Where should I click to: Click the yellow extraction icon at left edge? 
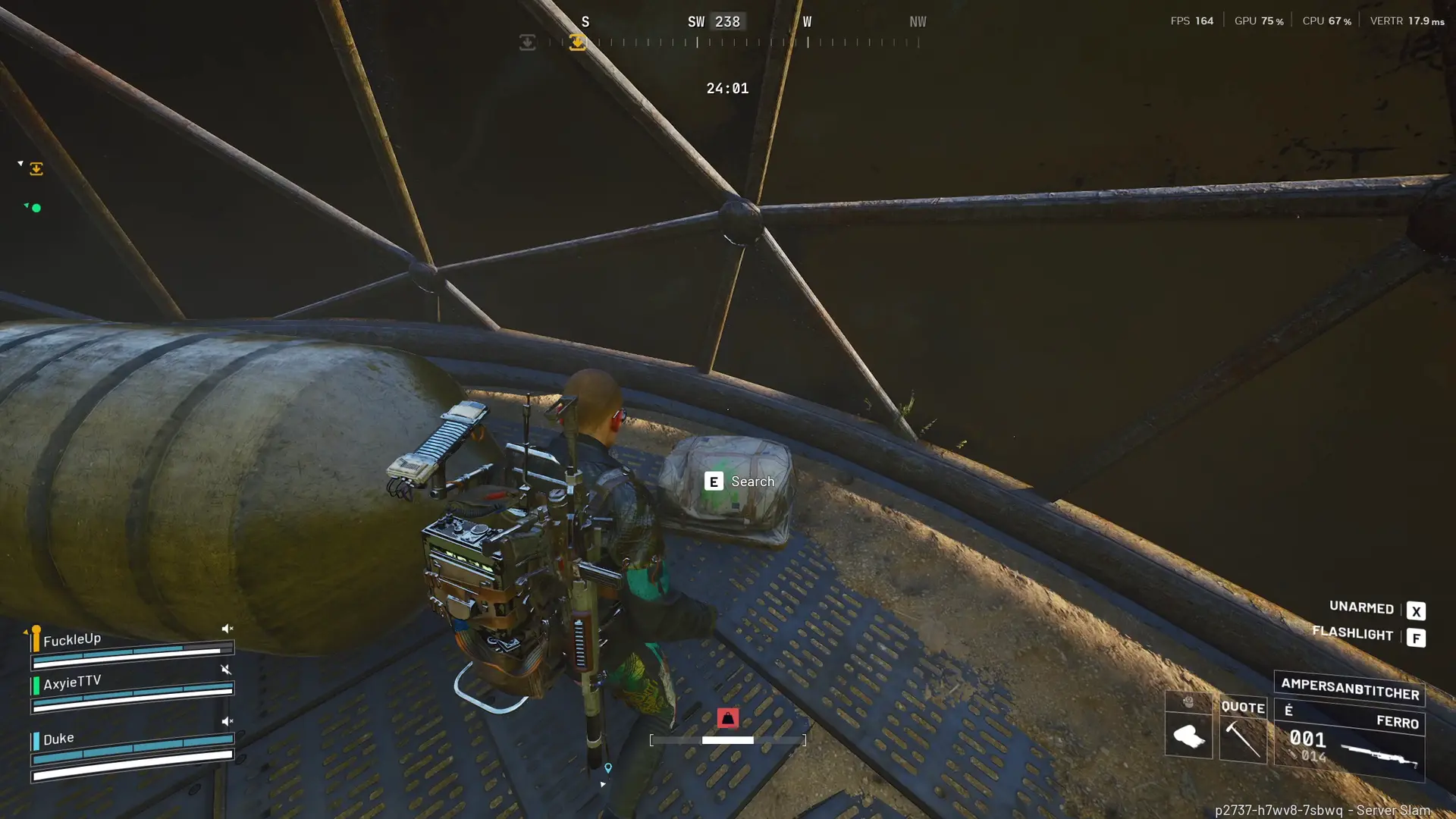tap(36, 169)
